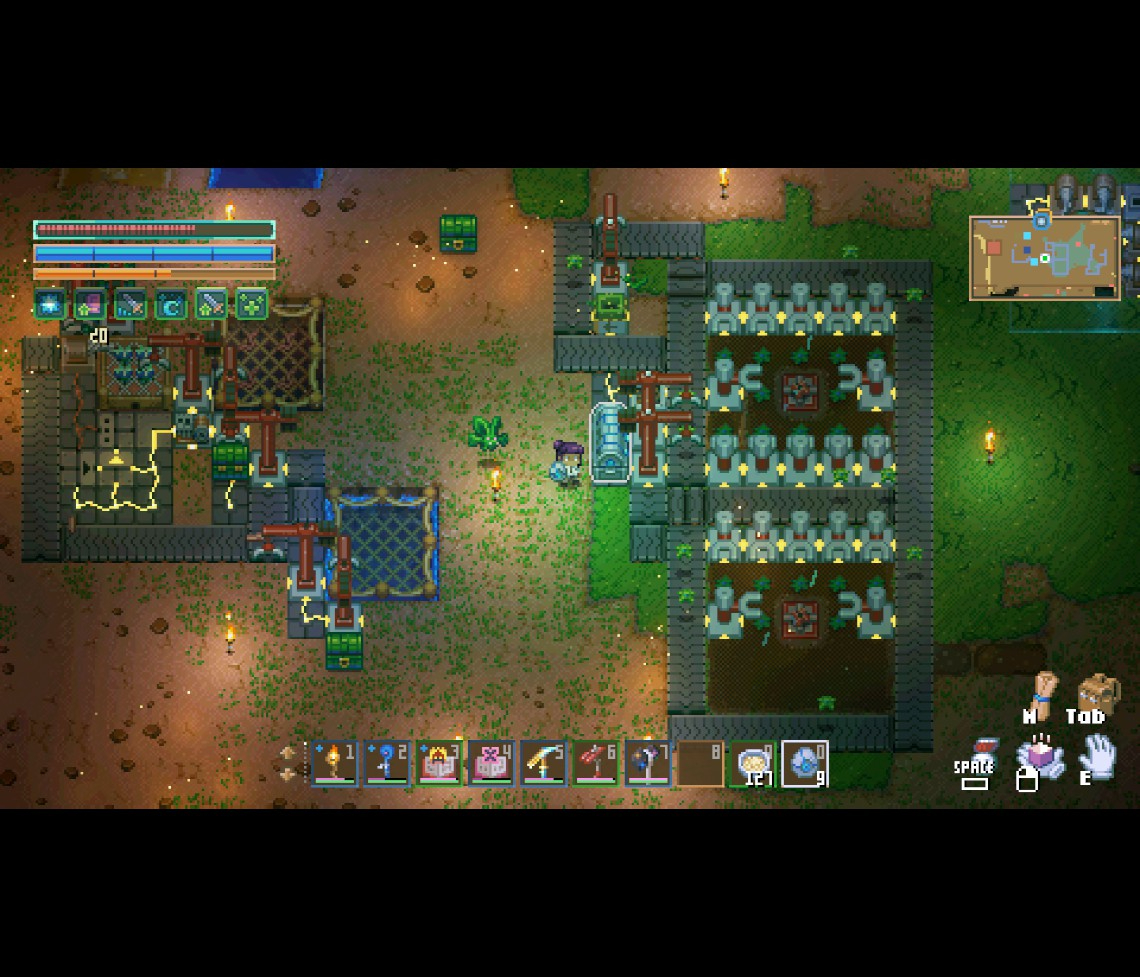
Task: Choose the pink flower tome in slot 4
Action: click(x=491, y=764)
